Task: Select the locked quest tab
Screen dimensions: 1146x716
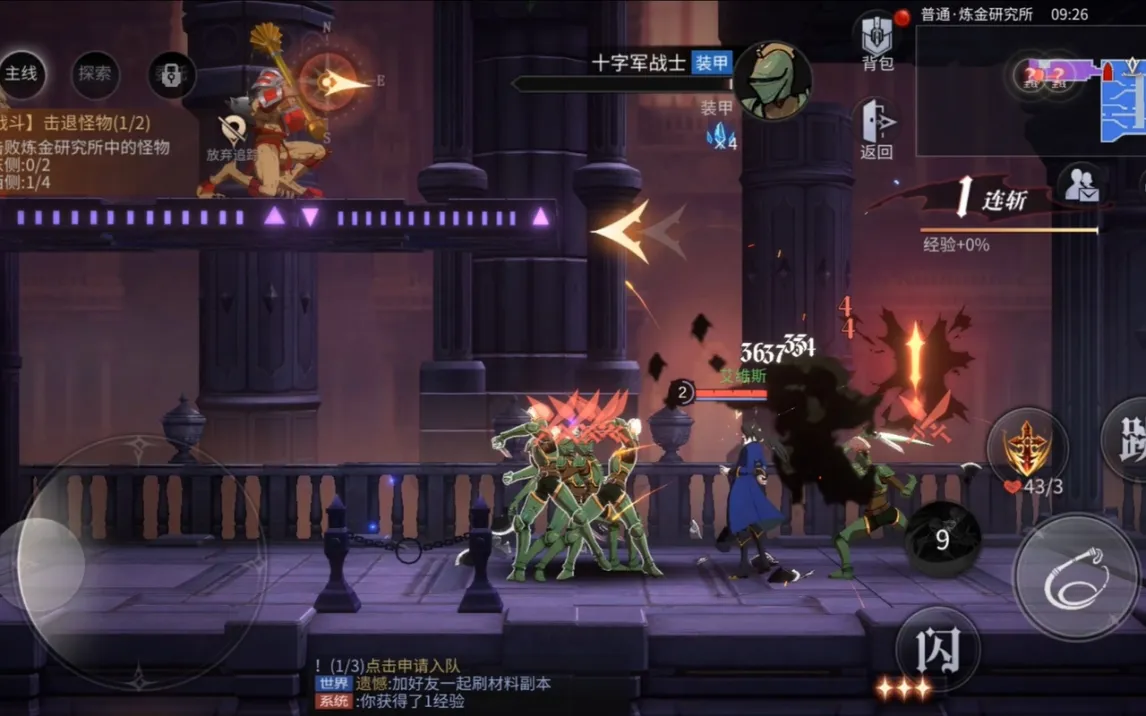Action: click(170, 75)
